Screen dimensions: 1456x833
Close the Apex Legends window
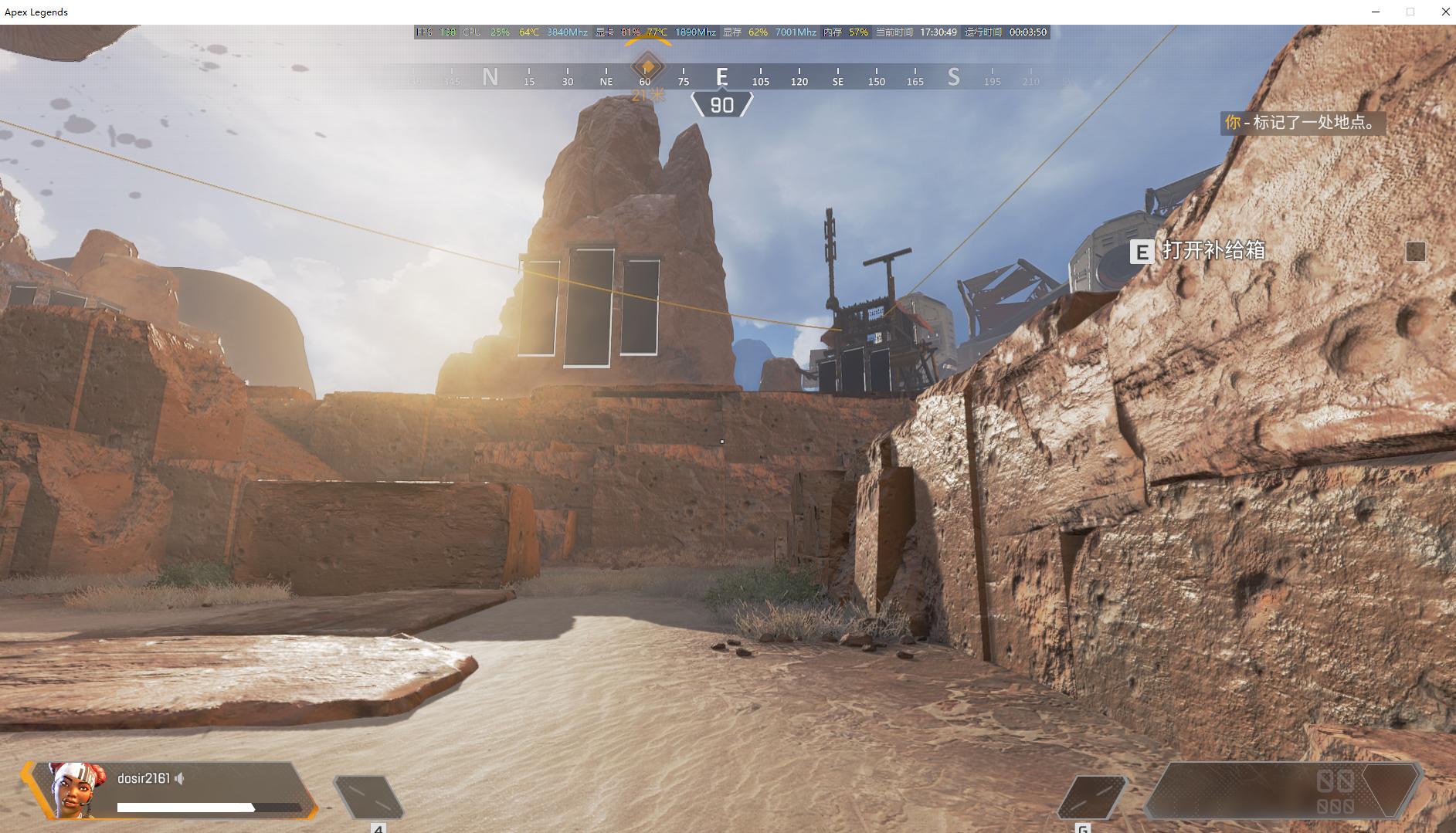(x=1445, y=12)
